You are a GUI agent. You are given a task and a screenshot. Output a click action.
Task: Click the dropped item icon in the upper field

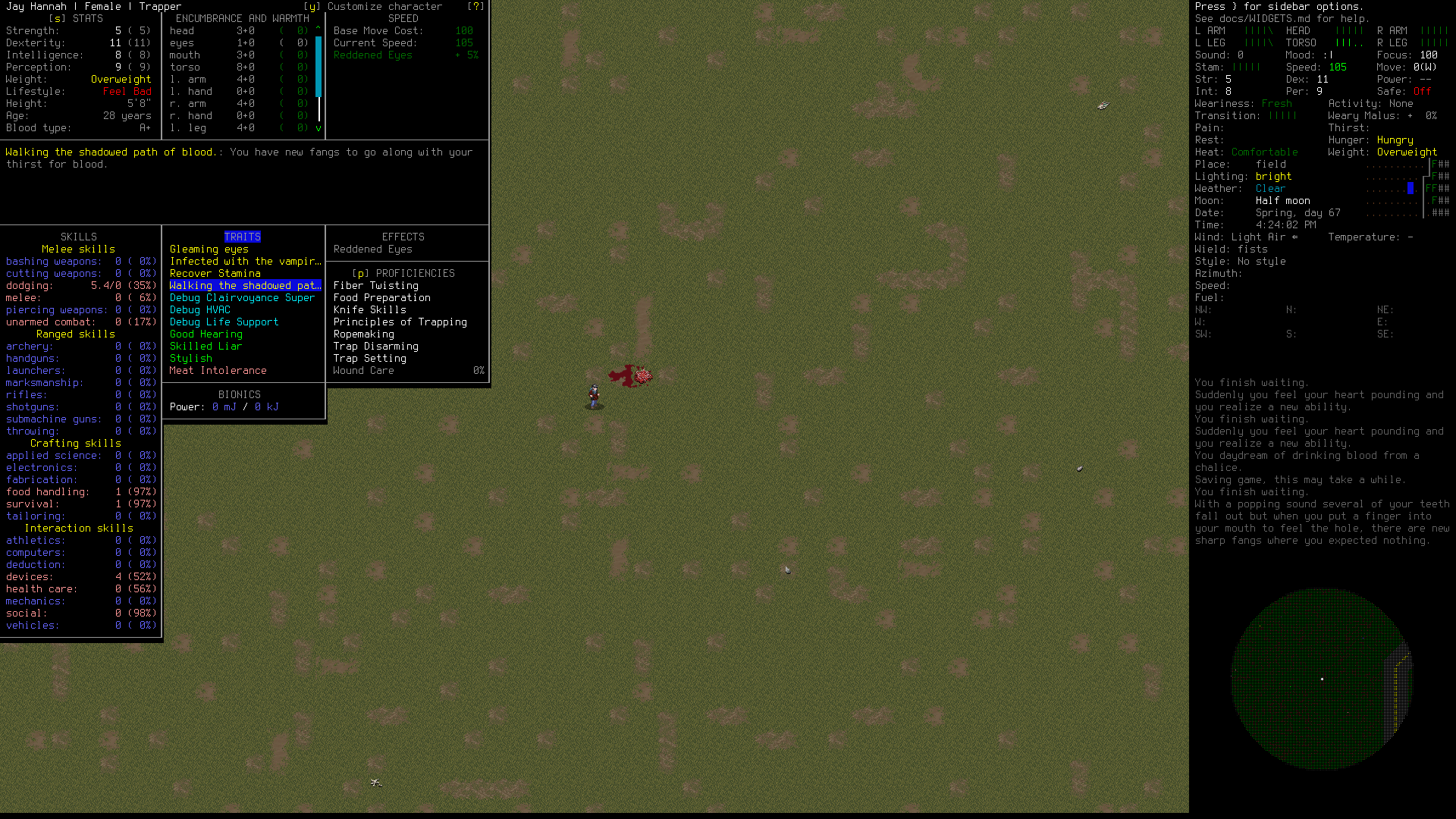pos(1102,106)
